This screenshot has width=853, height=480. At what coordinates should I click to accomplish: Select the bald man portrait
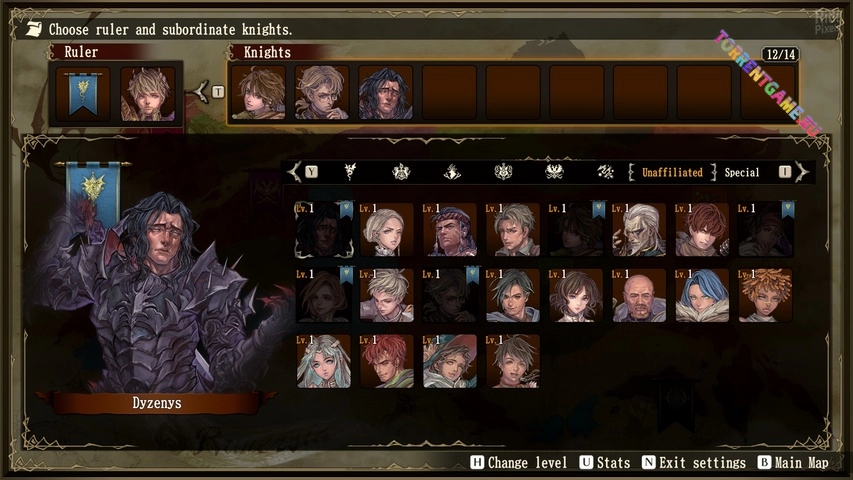[638, 295]
